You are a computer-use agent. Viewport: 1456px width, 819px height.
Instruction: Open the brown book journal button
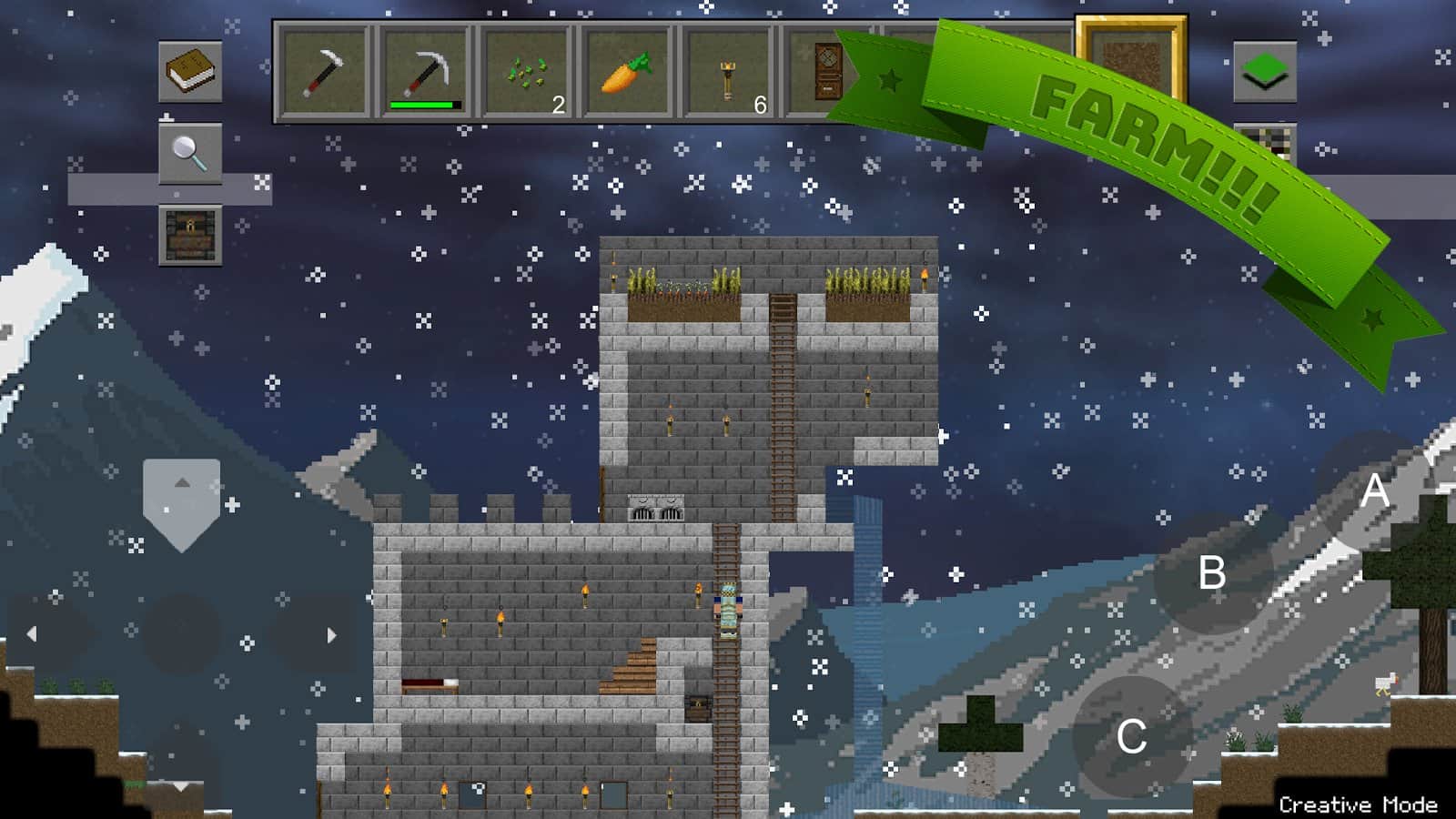190,71
